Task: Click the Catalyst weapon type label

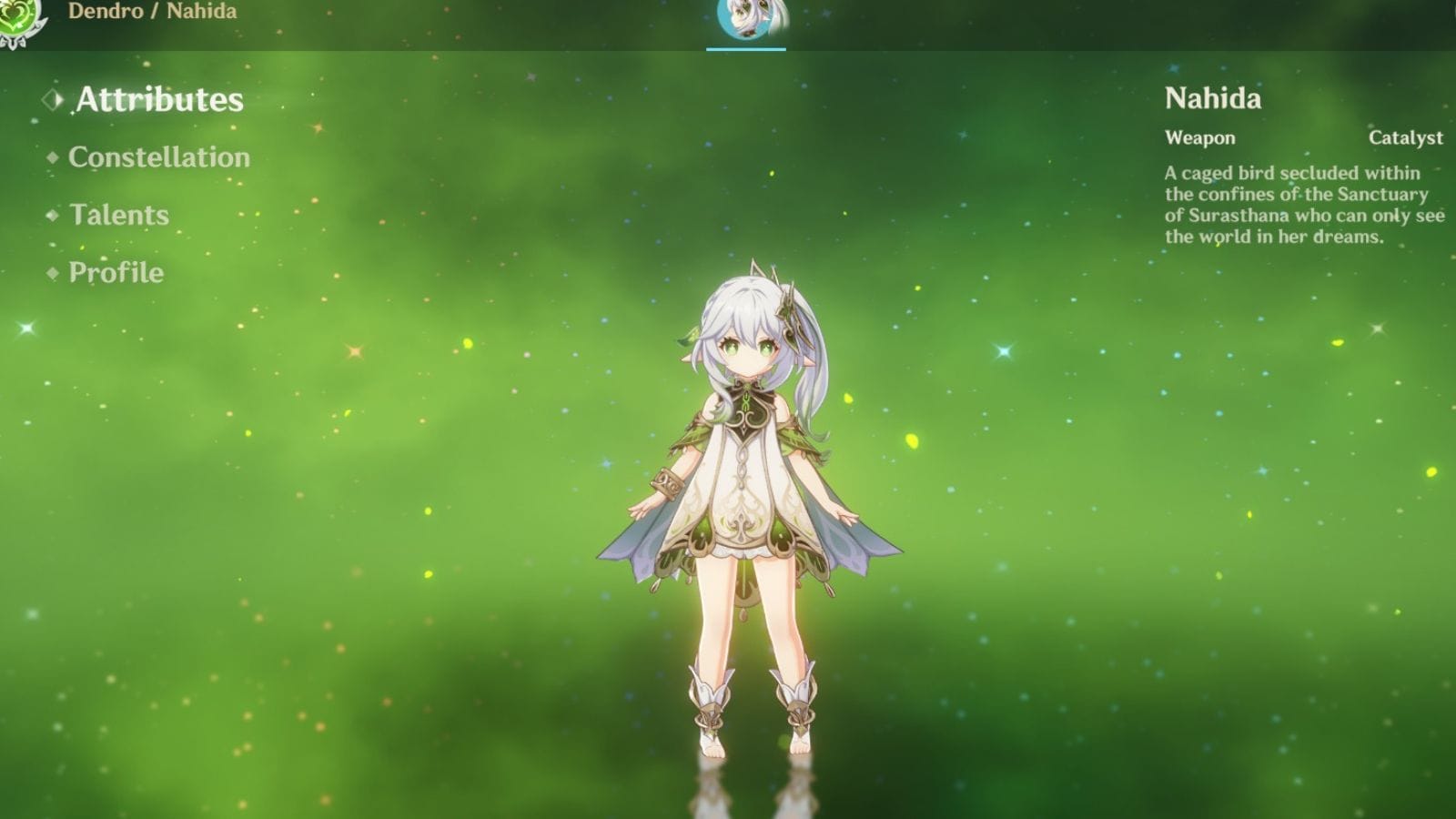Action: coord(1406,138)
